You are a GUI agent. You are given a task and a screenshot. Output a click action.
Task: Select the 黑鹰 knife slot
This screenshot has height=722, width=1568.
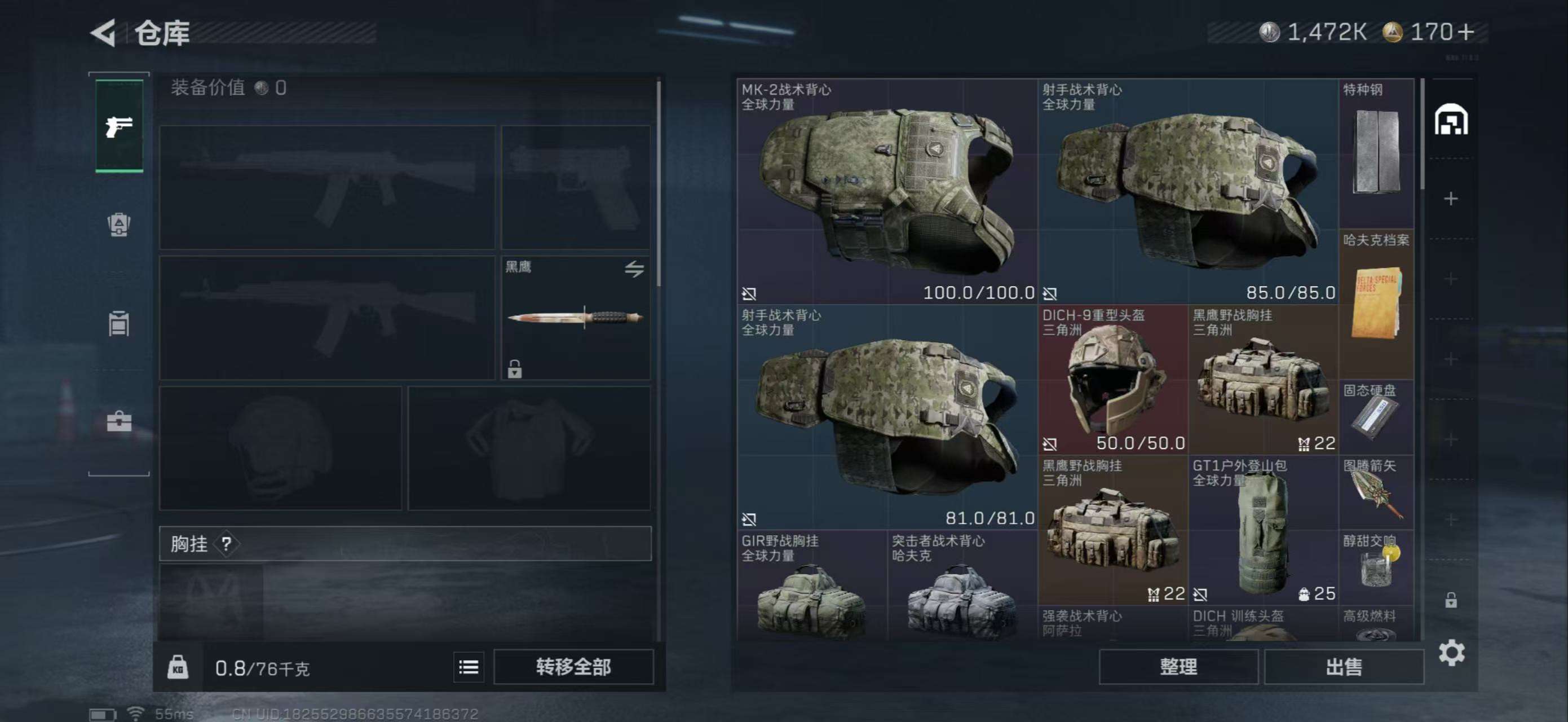click(575, 318)
